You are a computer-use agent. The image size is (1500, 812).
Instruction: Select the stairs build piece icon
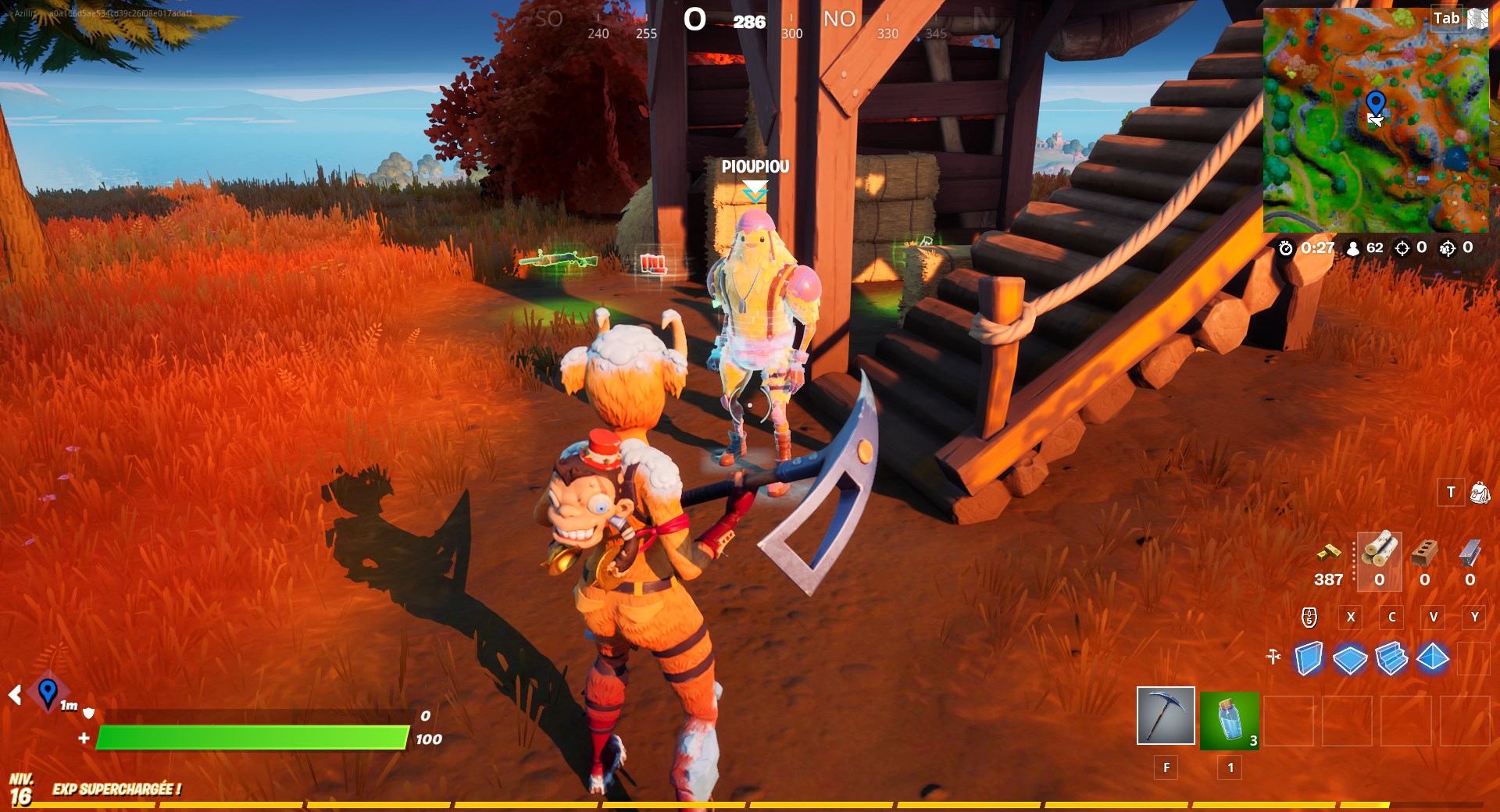[x=1391, y=658]
